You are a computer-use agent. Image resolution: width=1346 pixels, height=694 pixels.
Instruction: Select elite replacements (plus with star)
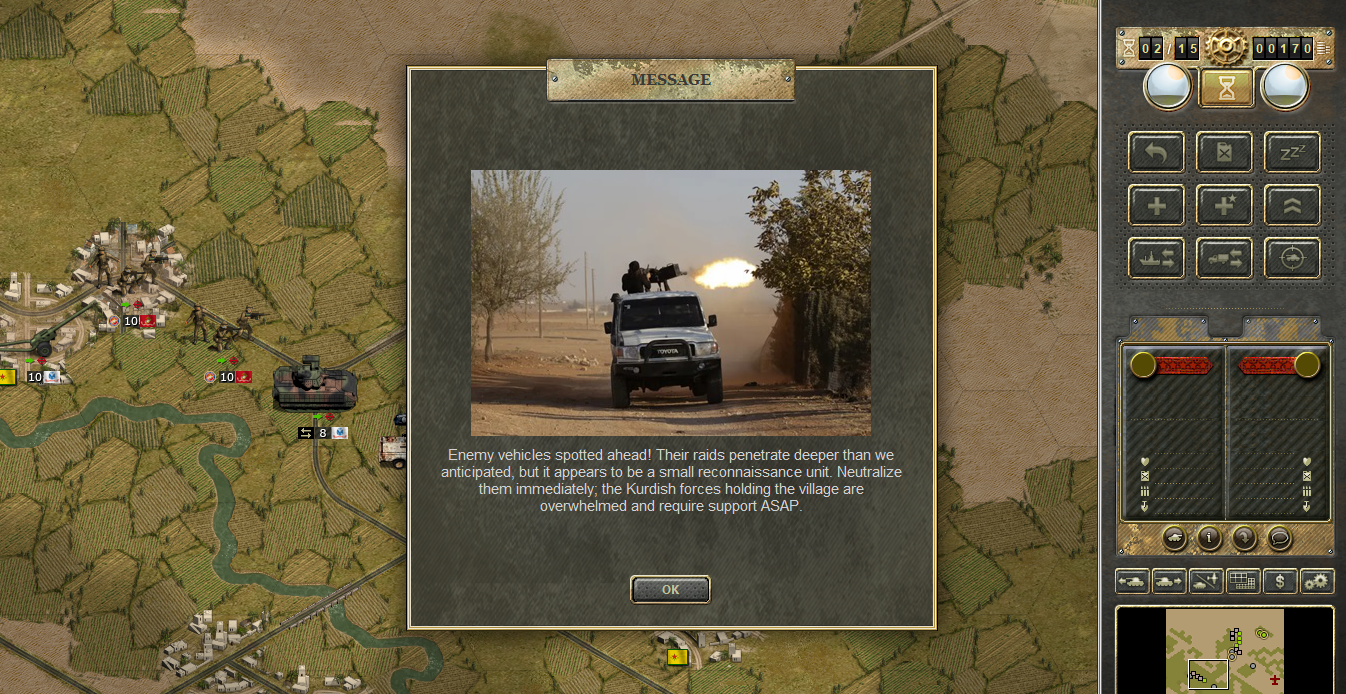1224,205
